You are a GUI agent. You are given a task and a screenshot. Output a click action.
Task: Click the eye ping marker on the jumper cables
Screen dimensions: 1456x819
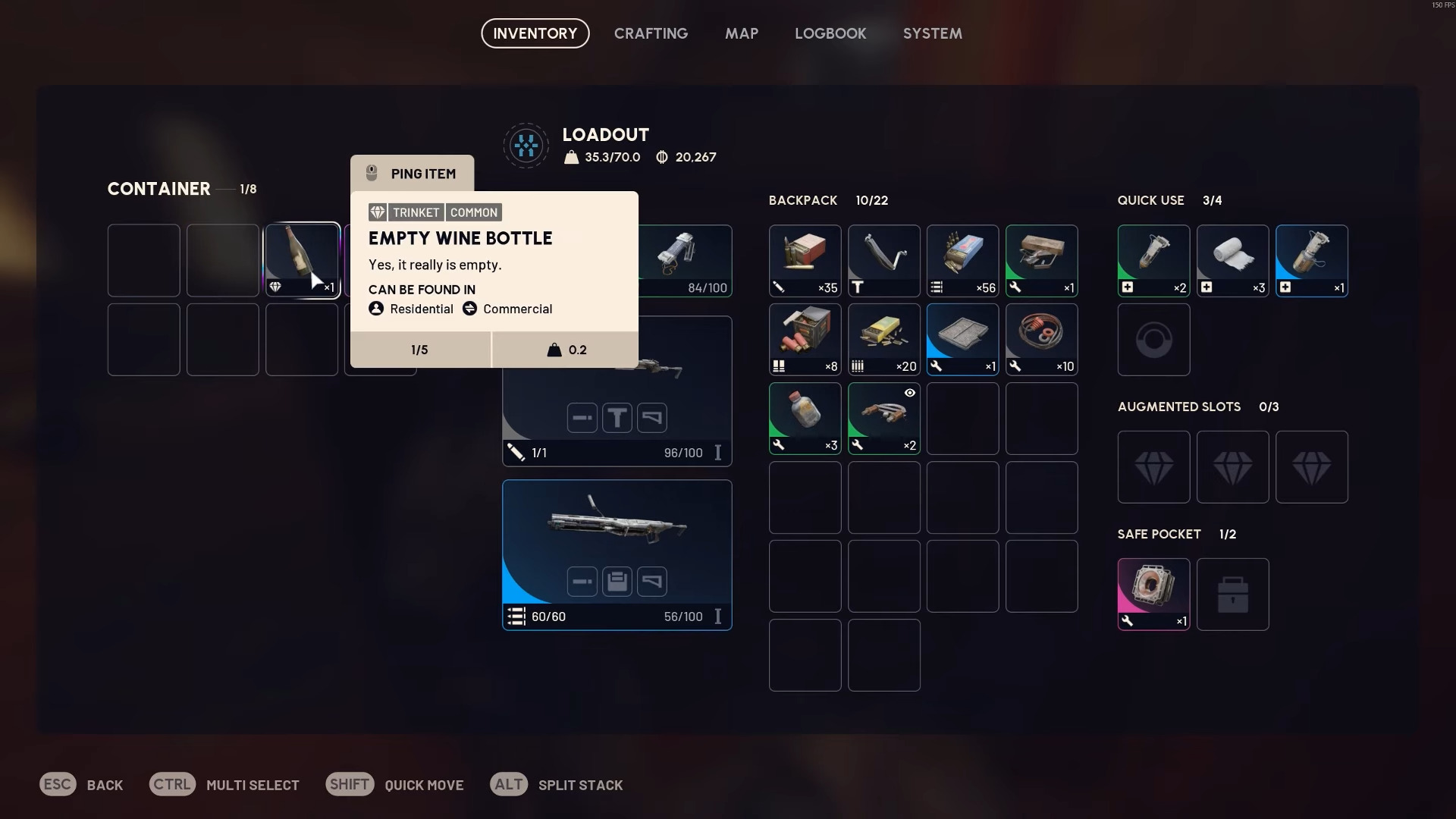[x=908, y=393]
